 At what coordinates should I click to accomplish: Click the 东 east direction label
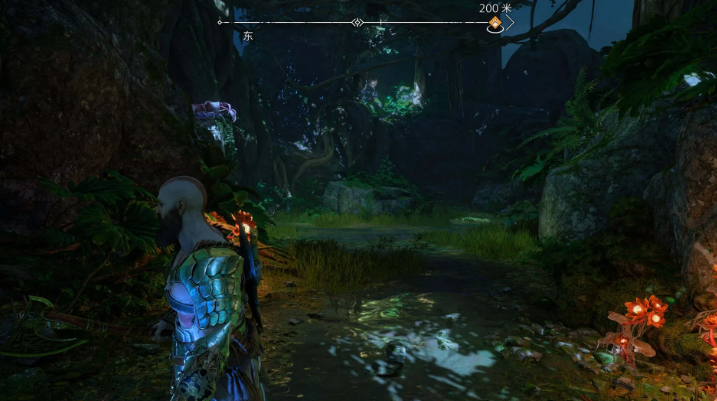click(x=247, y=36)
